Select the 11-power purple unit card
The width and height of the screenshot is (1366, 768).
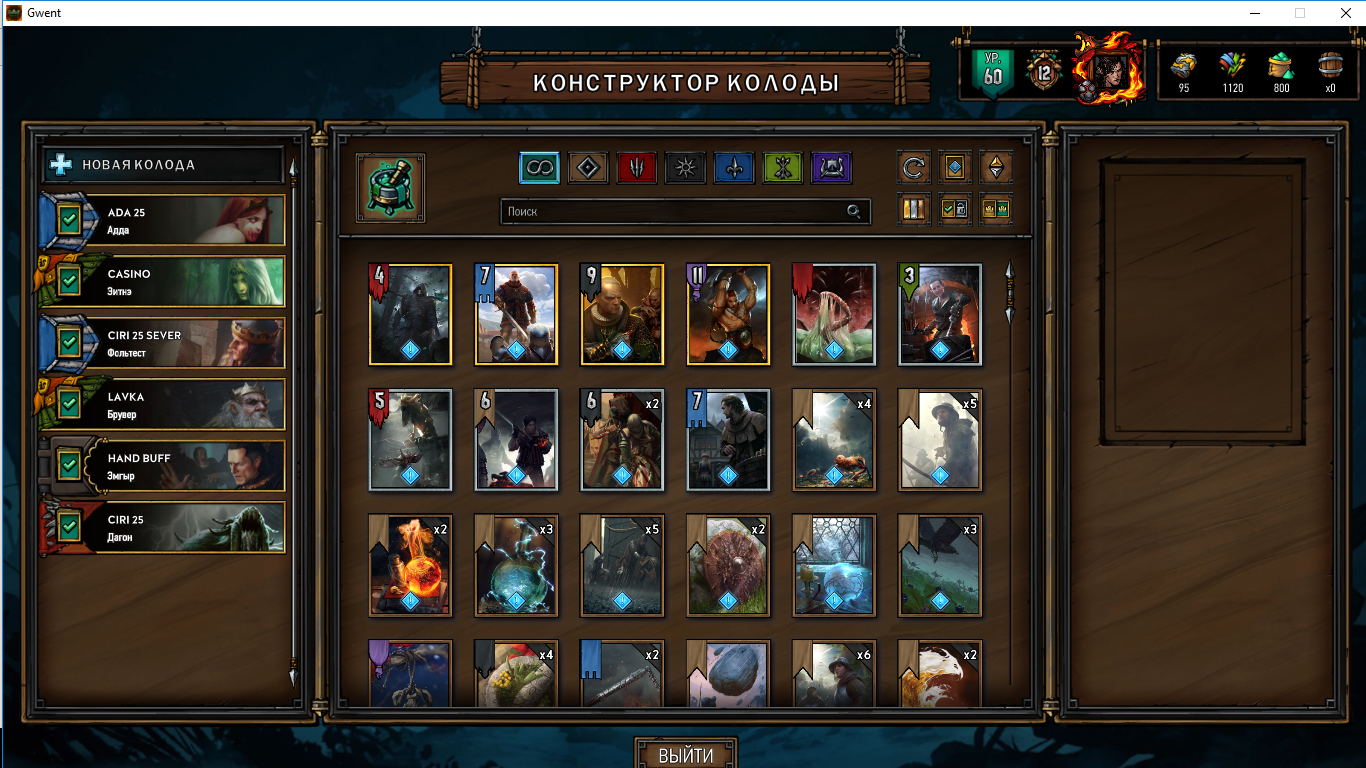pyautogui.click(x=728, y=314)
